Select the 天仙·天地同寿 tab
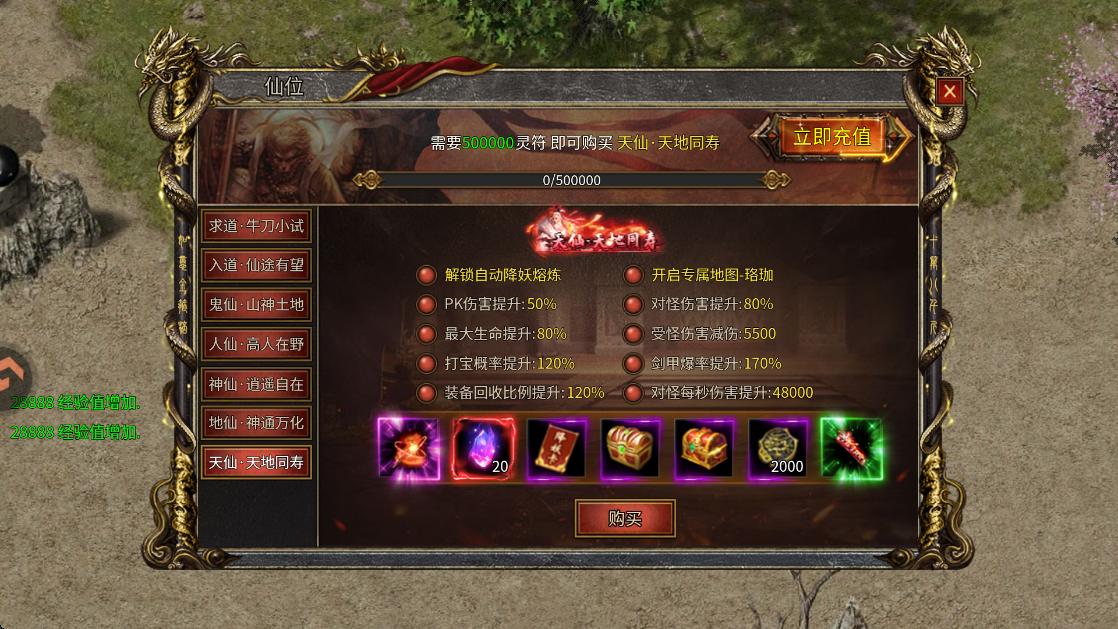The height and width of the screenshot is (629, 1118). 255,463
